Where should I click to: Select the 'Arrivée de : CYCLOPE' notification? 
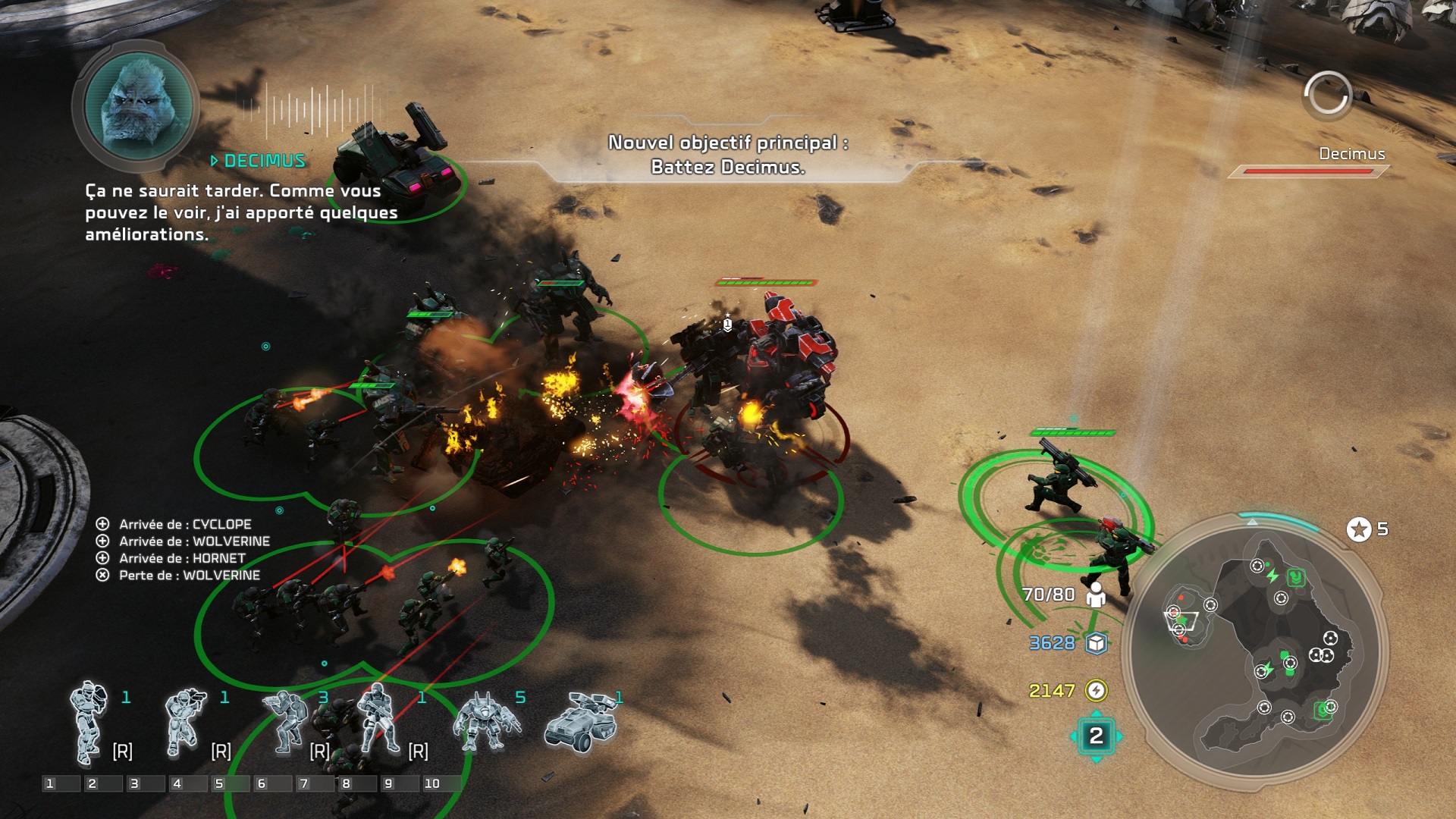point(184,524)
